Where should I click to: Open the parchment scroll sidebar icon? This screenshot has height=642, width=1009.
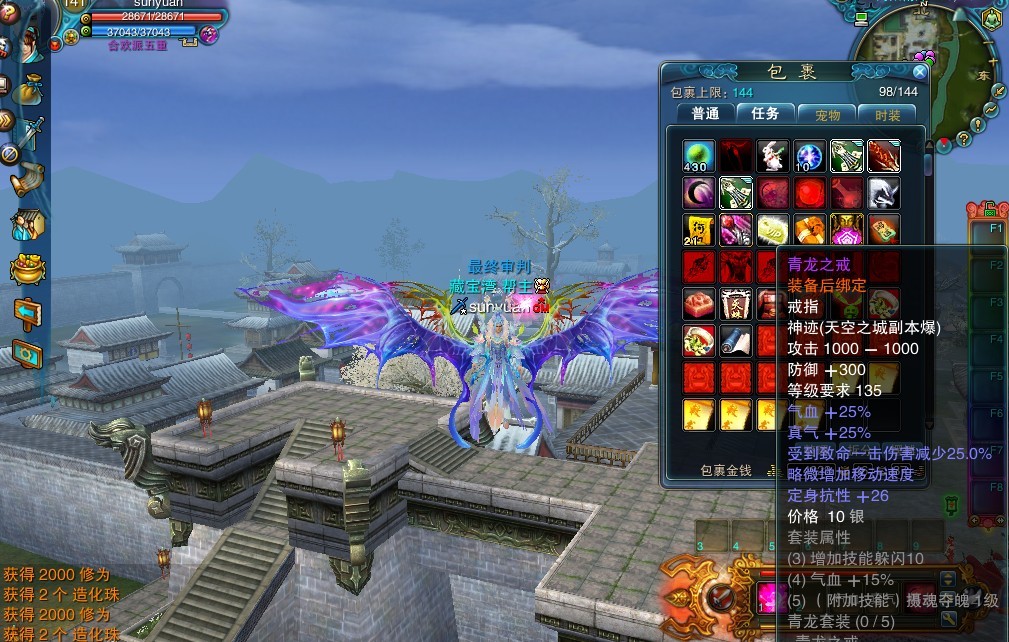[28, 179]
